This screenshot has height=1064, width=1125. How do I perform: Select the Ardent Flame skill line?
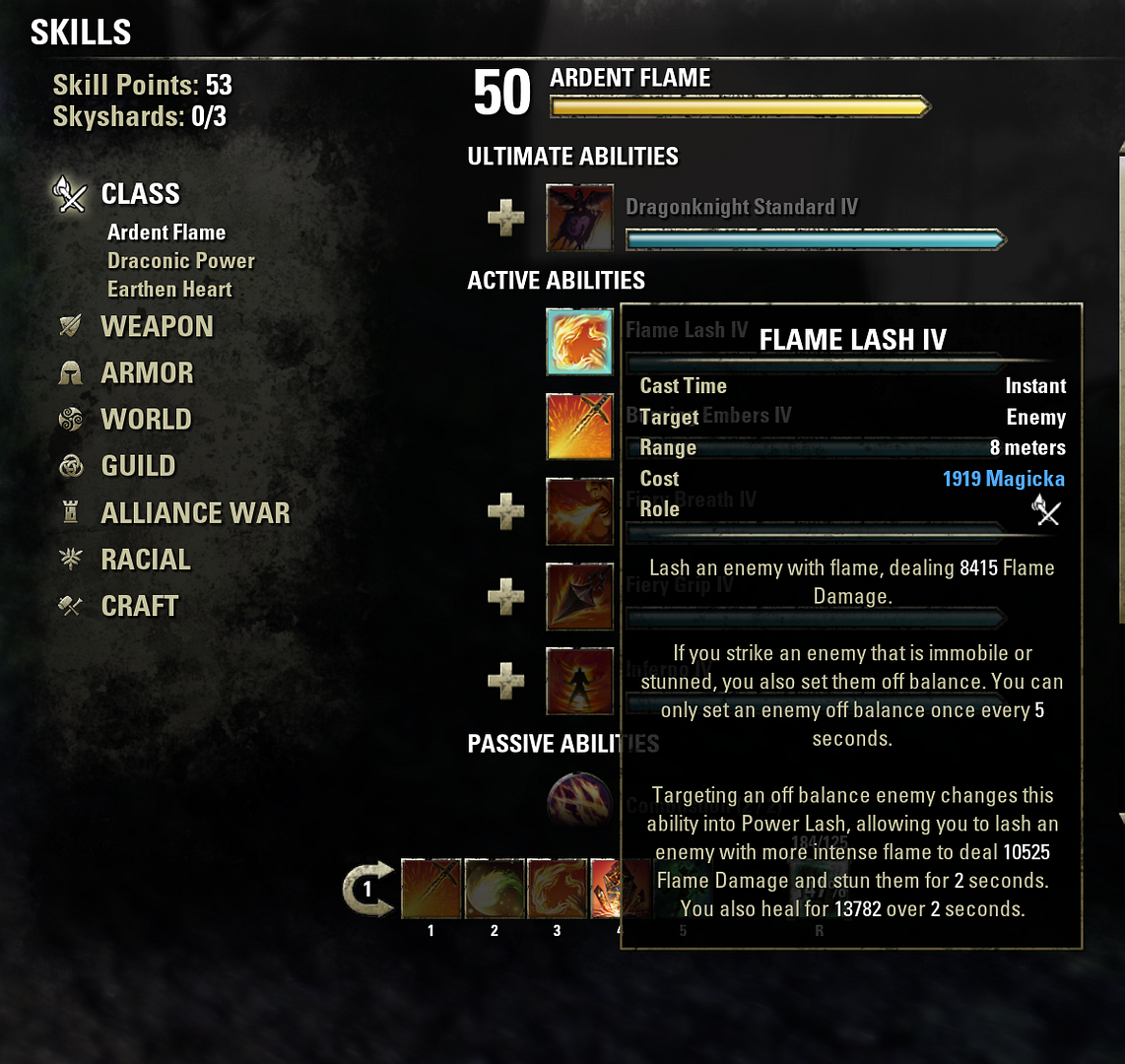tap(166, 233)
